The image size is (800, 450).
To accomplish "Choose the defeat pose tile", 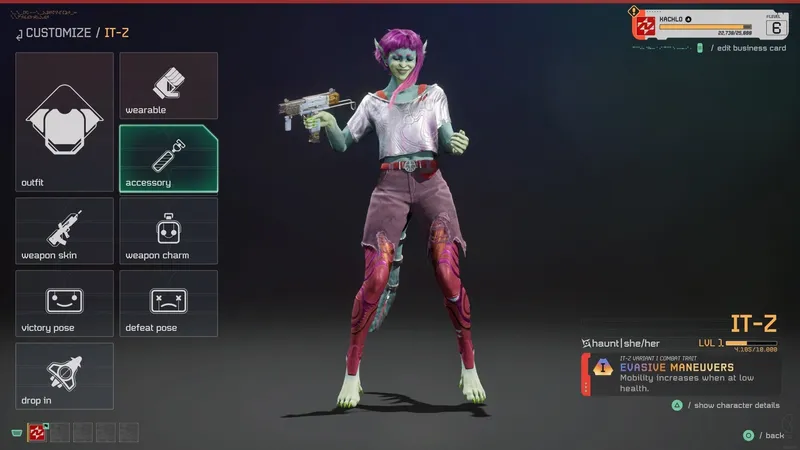I will pos(168,303).
